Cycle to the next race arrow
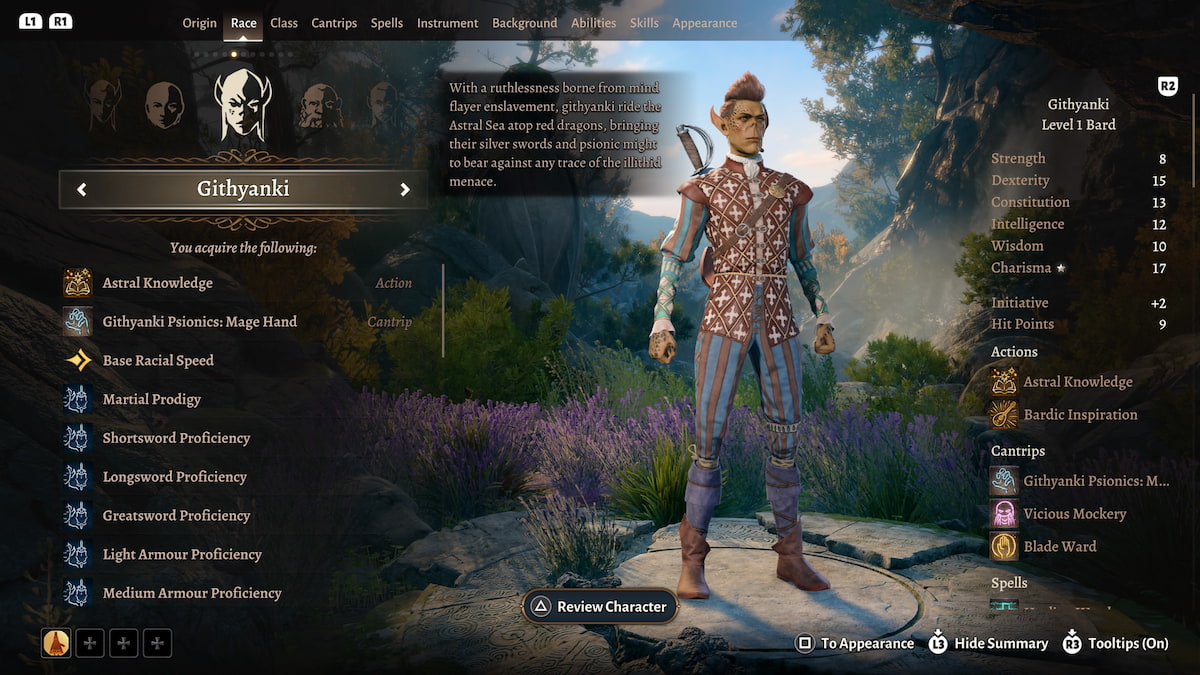 pos(405,190)
